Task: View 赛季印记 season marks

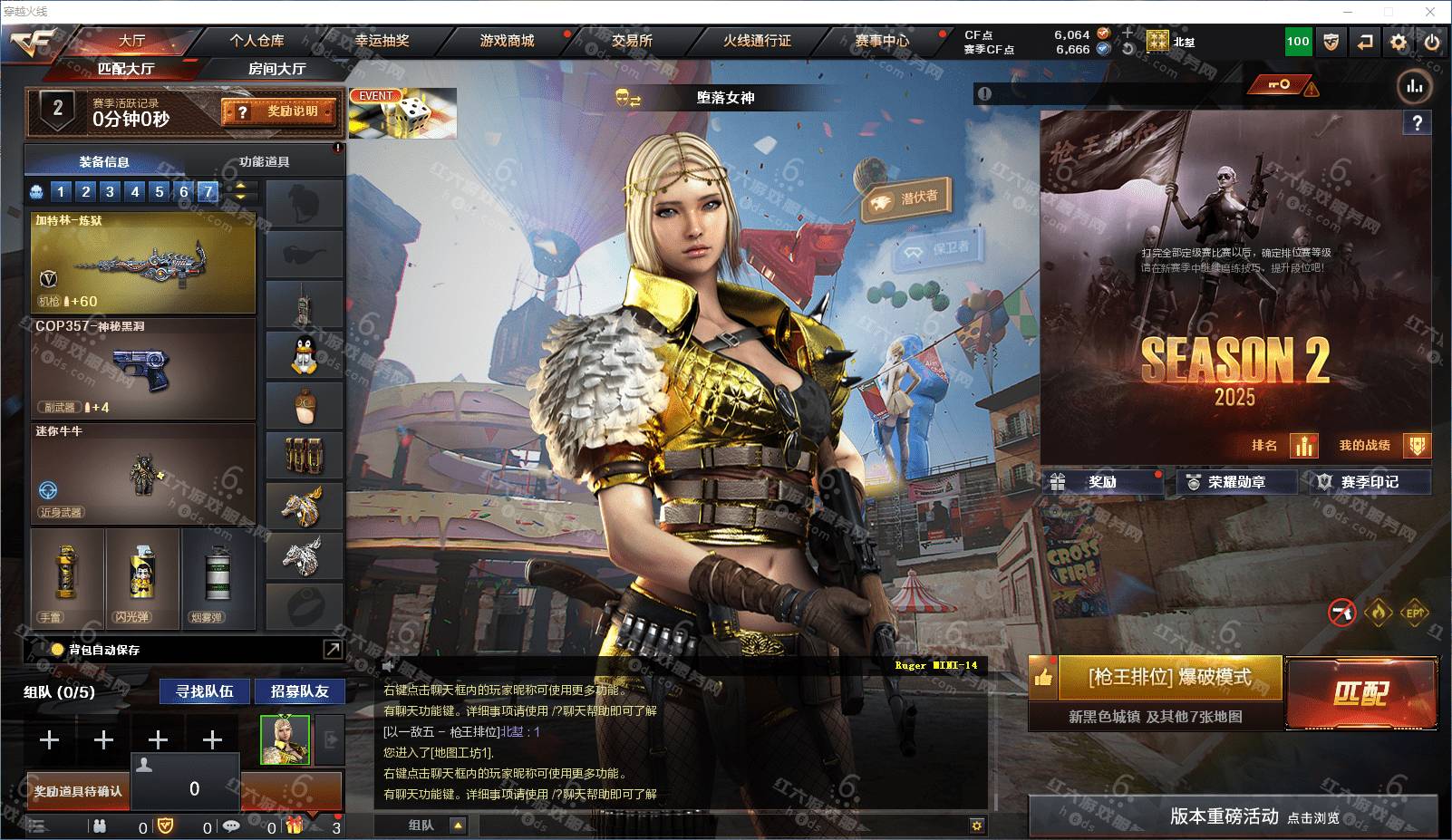Action: (x=1369, y=482)
